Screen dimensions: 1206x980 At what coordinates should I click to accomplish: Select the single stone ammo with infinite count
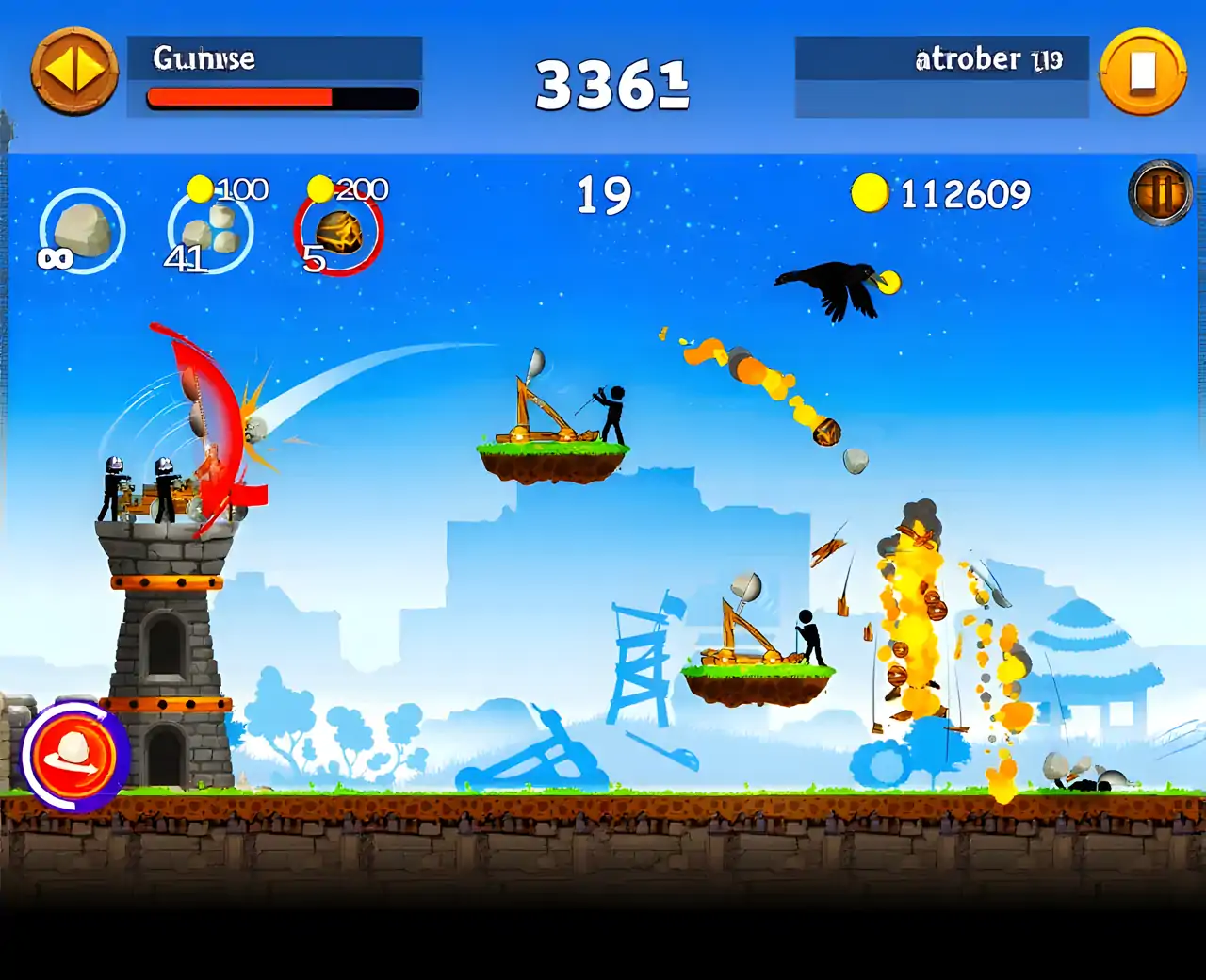(83, 231)
